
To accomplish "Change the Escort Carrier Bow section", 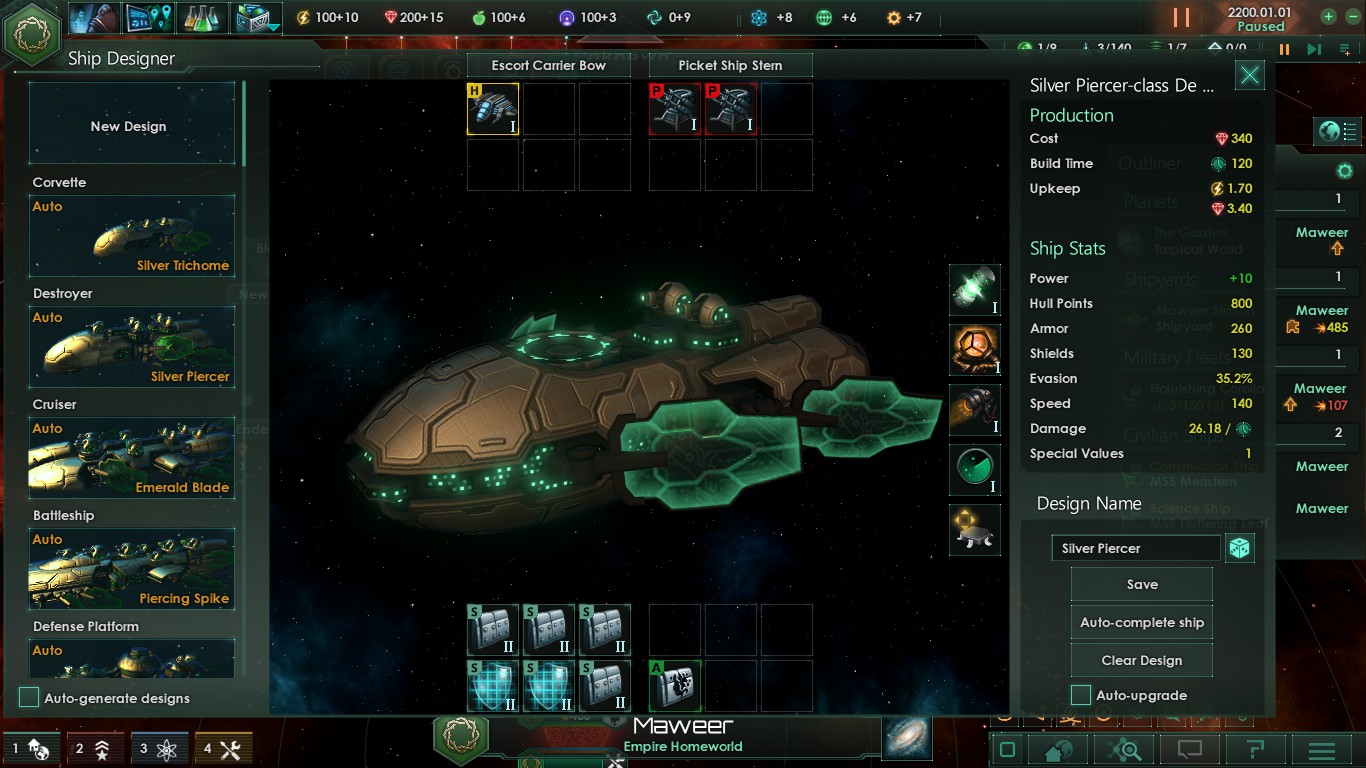I will tap(548, 65).
